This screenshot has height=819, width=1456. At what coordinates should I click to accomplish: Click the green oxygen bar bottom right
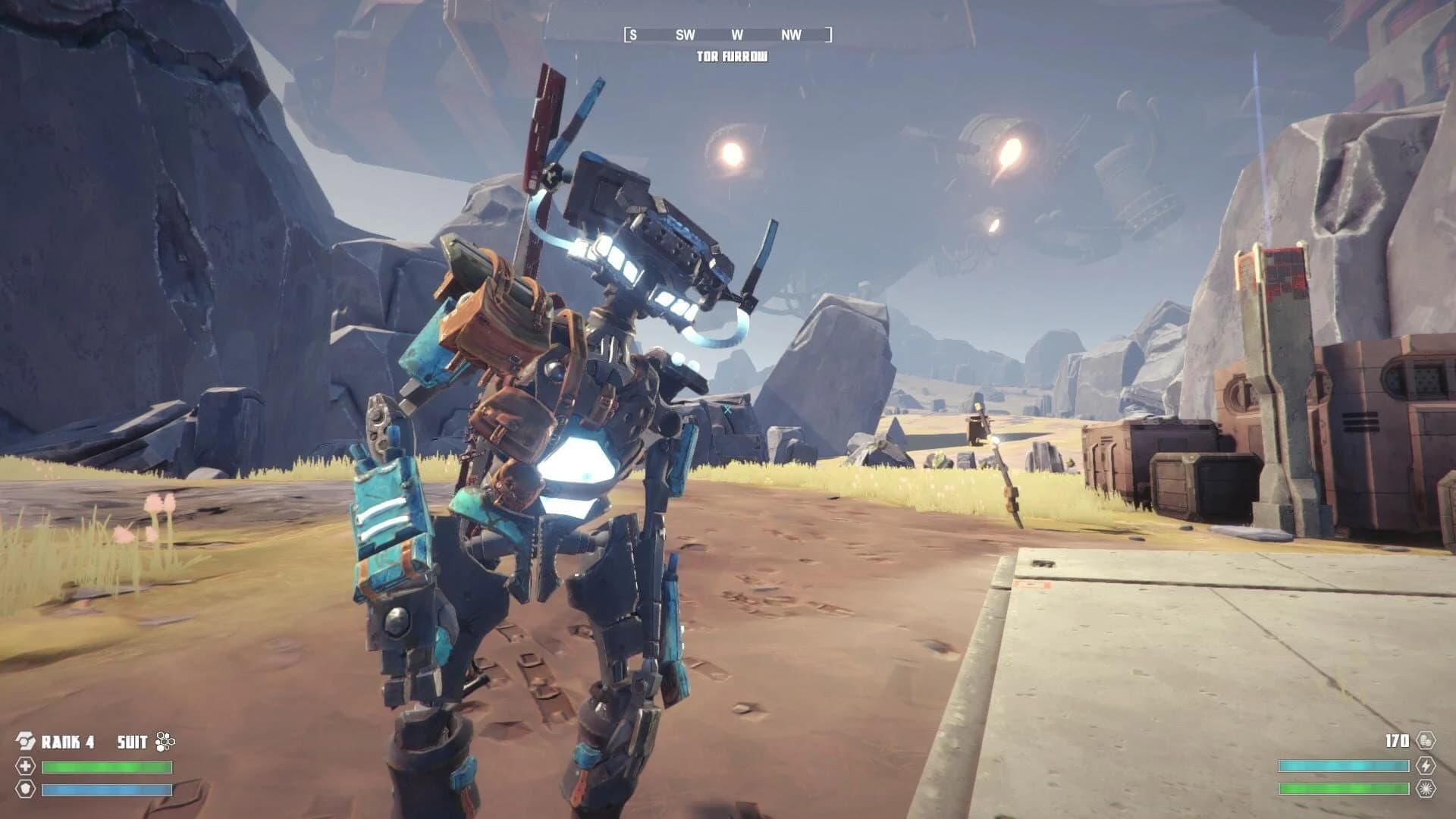[1343, 789]
